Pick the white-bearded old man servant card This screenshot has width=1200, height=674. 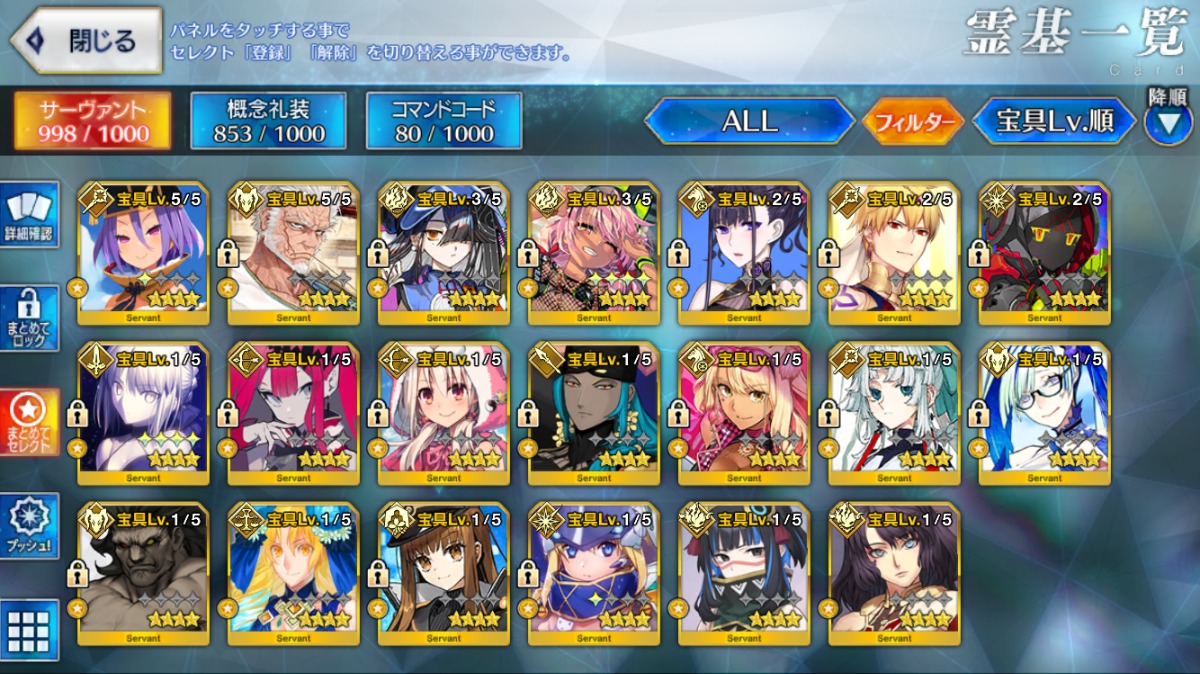coord(293,254)
